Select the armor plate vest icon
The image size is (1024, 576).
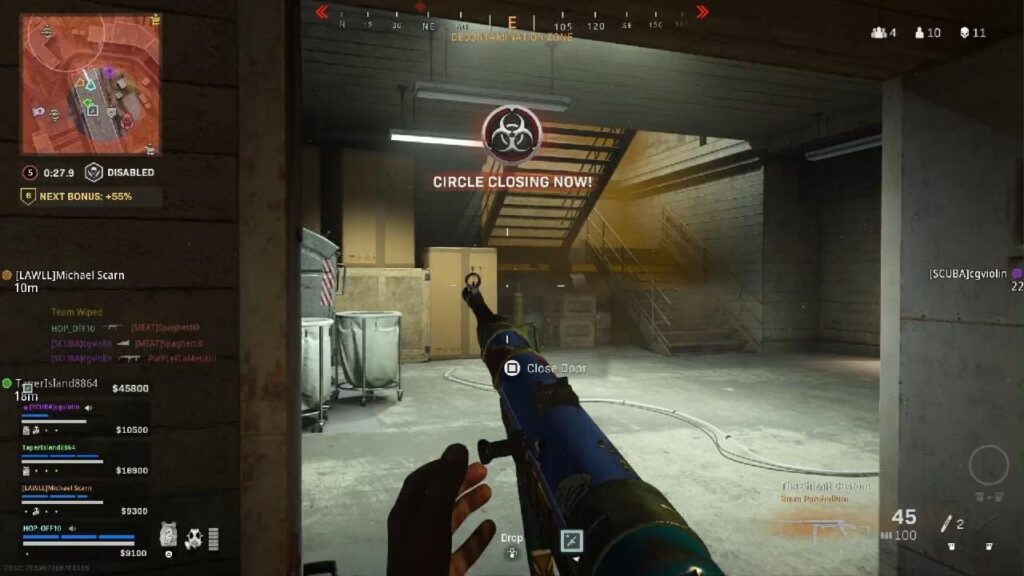(x=169, y=536)
